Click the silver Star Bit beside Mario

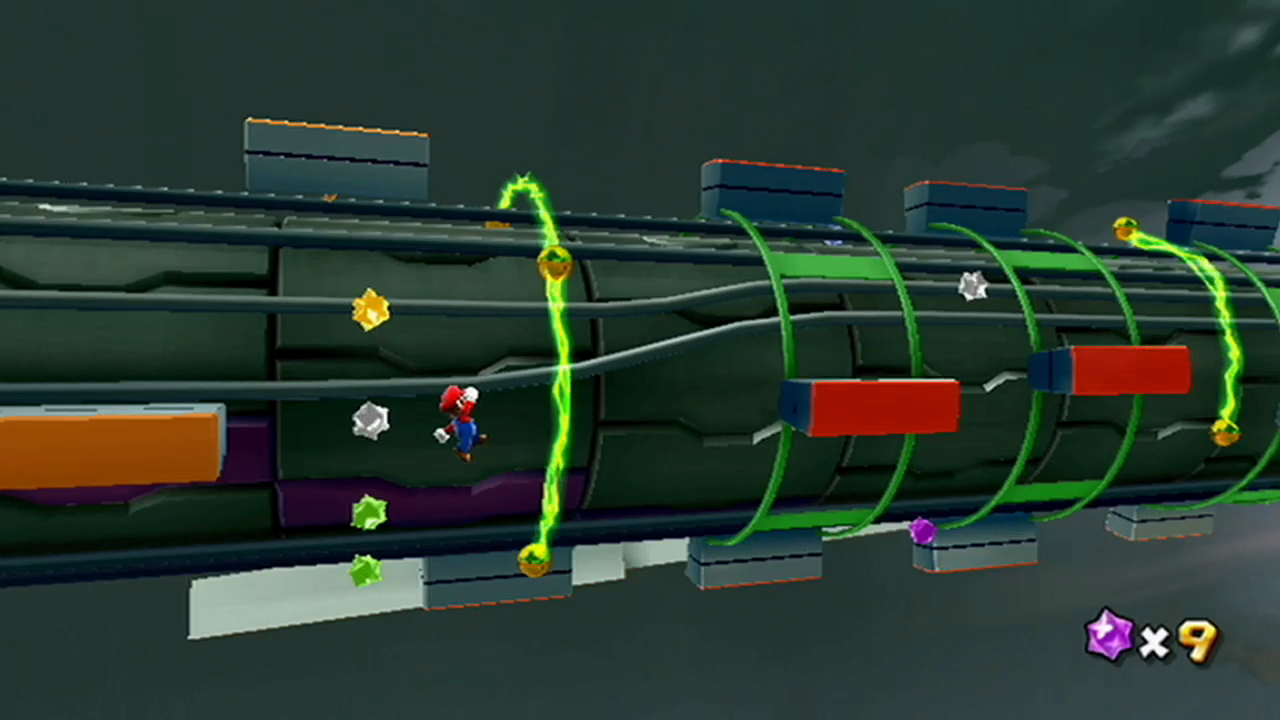[x=372, y=421]
